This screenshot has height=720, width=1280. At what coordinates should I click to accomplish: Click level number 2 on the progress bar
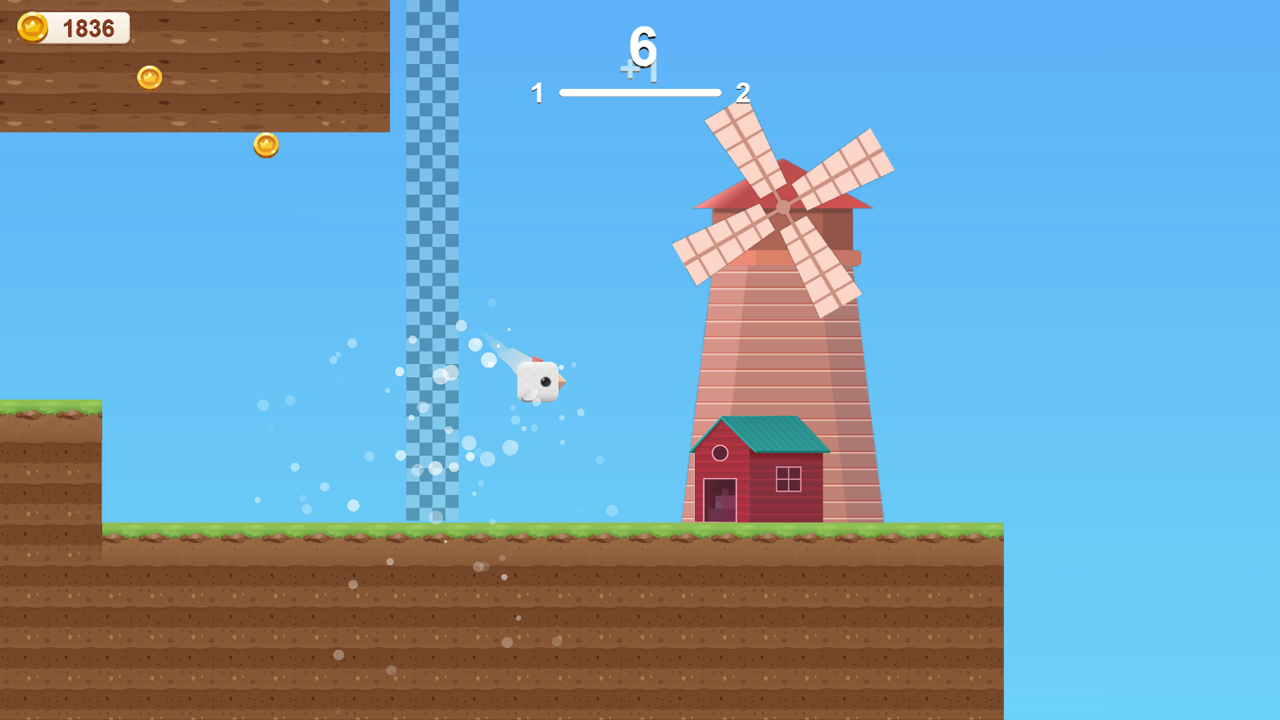(743, 93)
